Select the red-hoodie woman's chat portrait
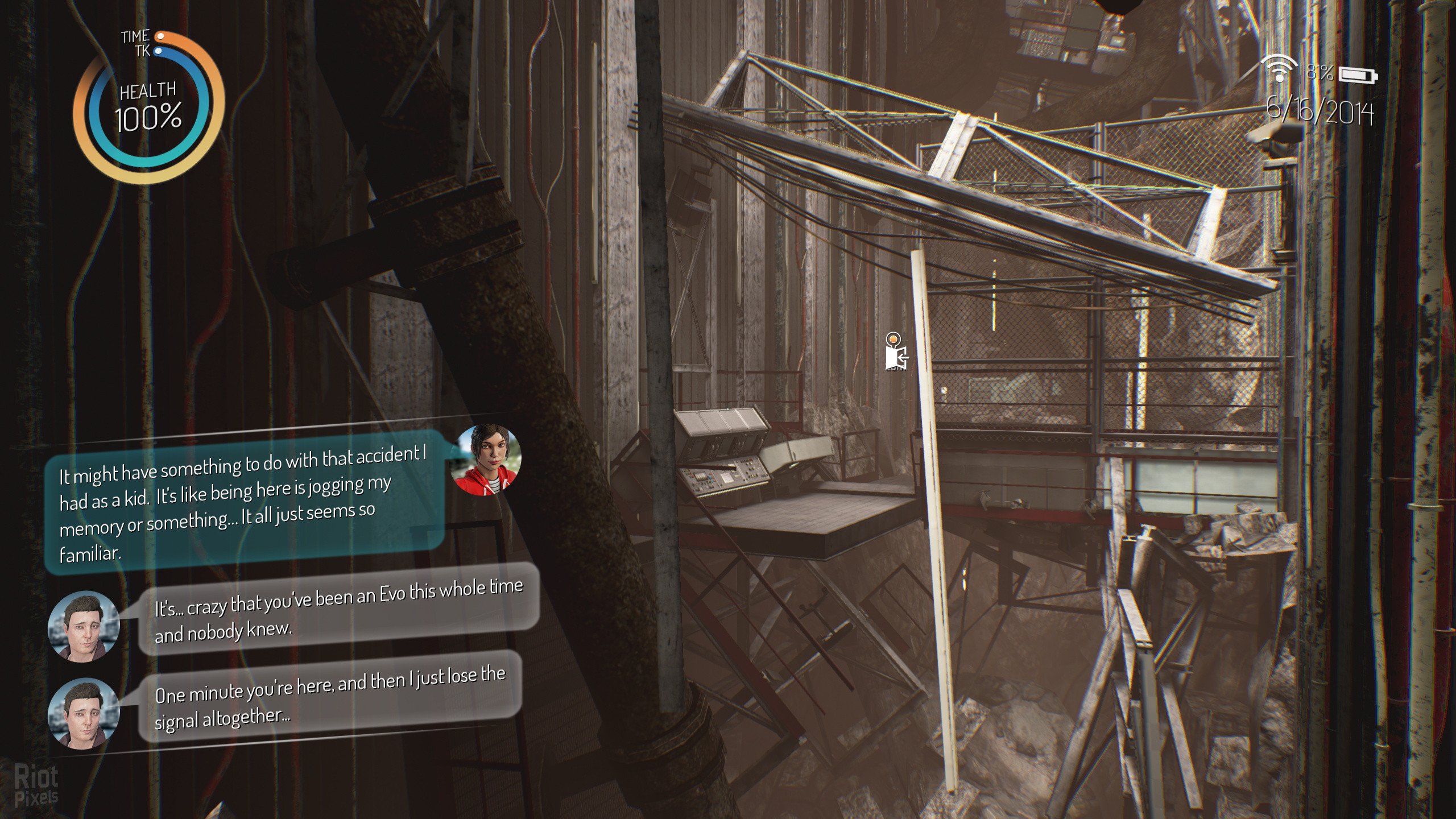 click(485, 460)
